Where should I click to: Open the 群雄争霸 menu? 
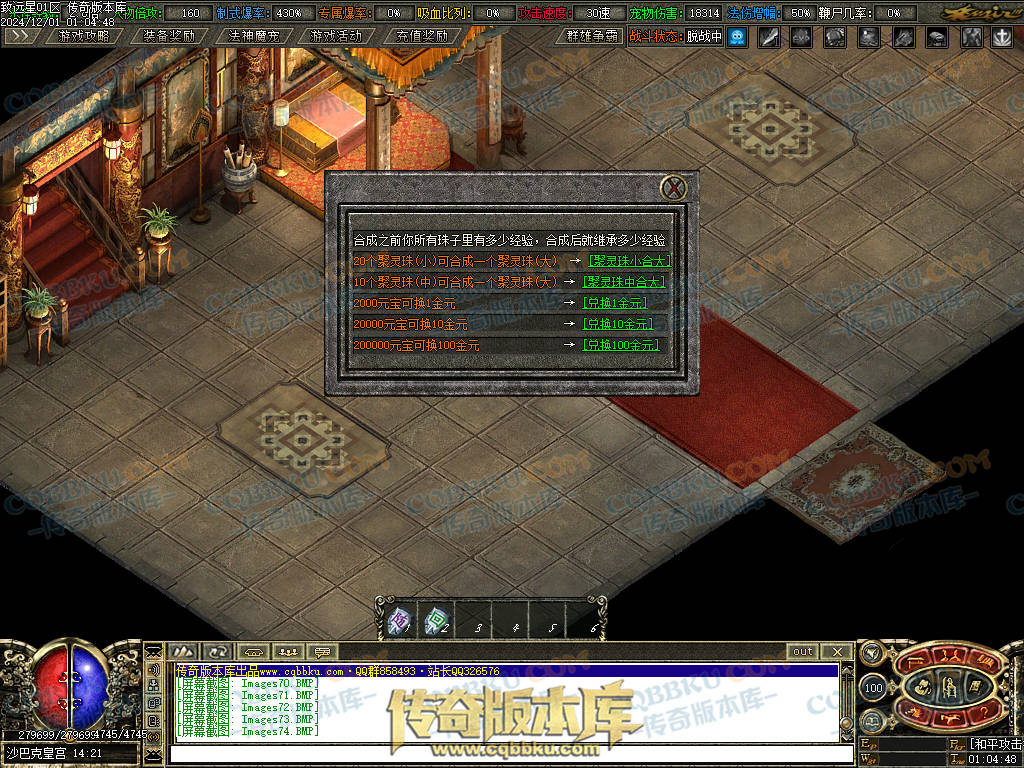click(590, 36)
